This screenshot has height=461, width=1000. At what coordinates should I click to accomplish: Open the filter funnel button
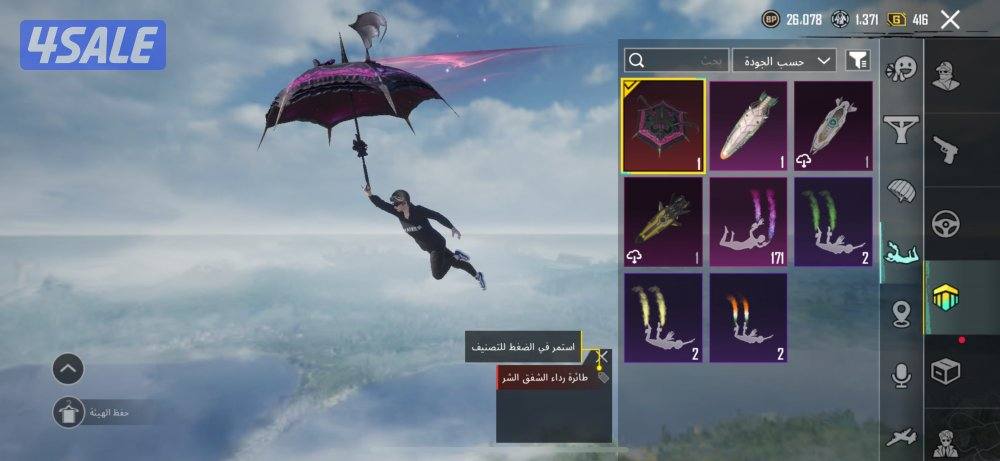pyautogui.click(x=857, y=61)
